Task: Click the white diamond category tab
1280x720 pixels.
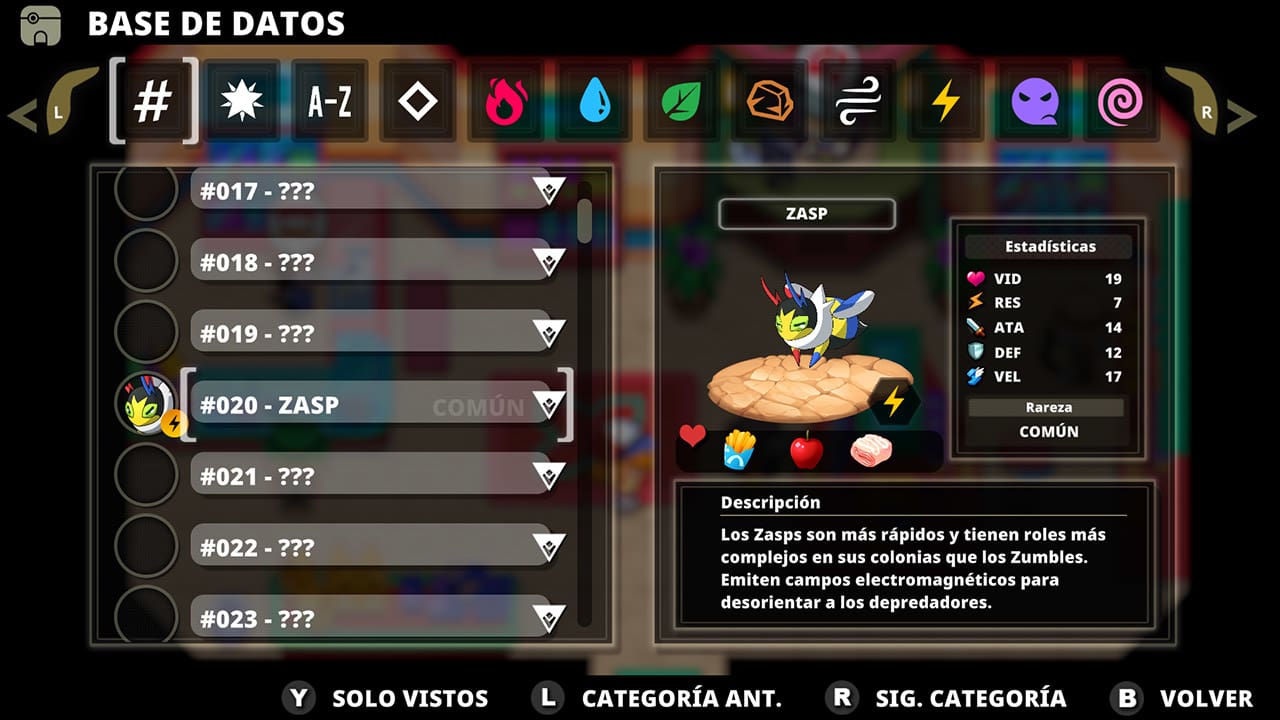Action: 418,100
